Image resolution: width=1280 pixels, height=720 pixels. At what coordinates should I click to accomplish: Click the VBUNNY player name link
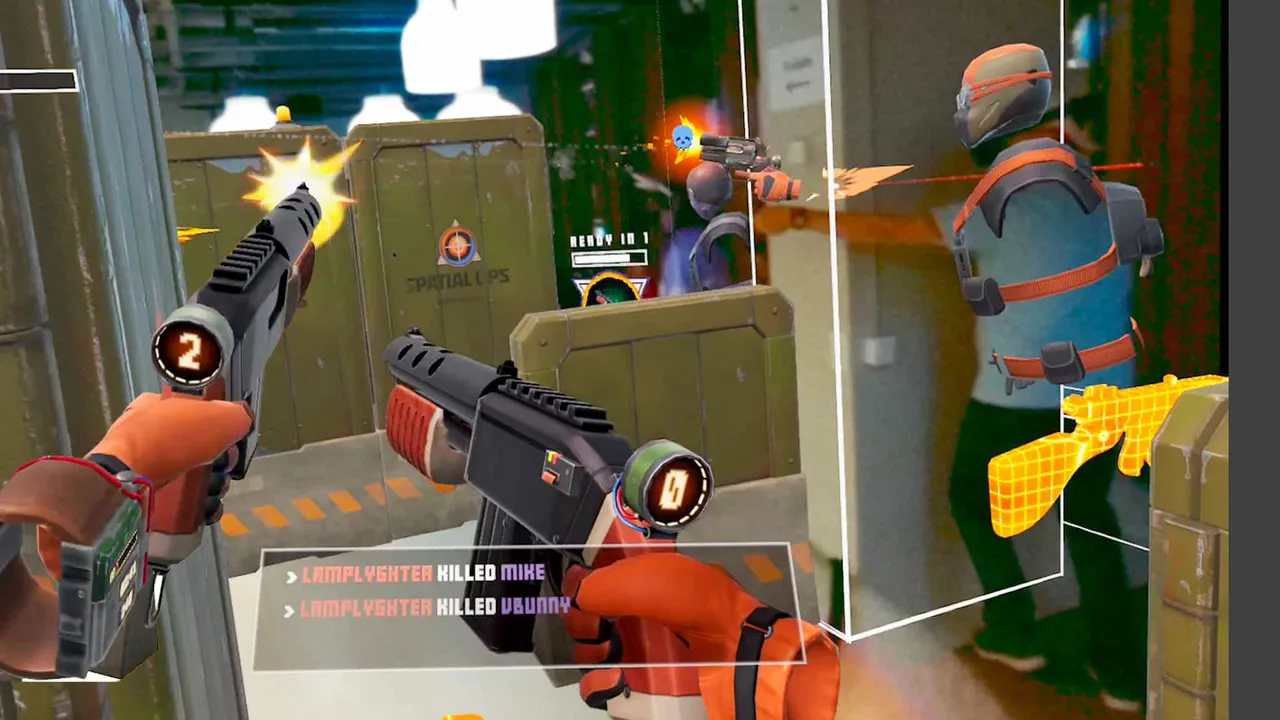534,605
